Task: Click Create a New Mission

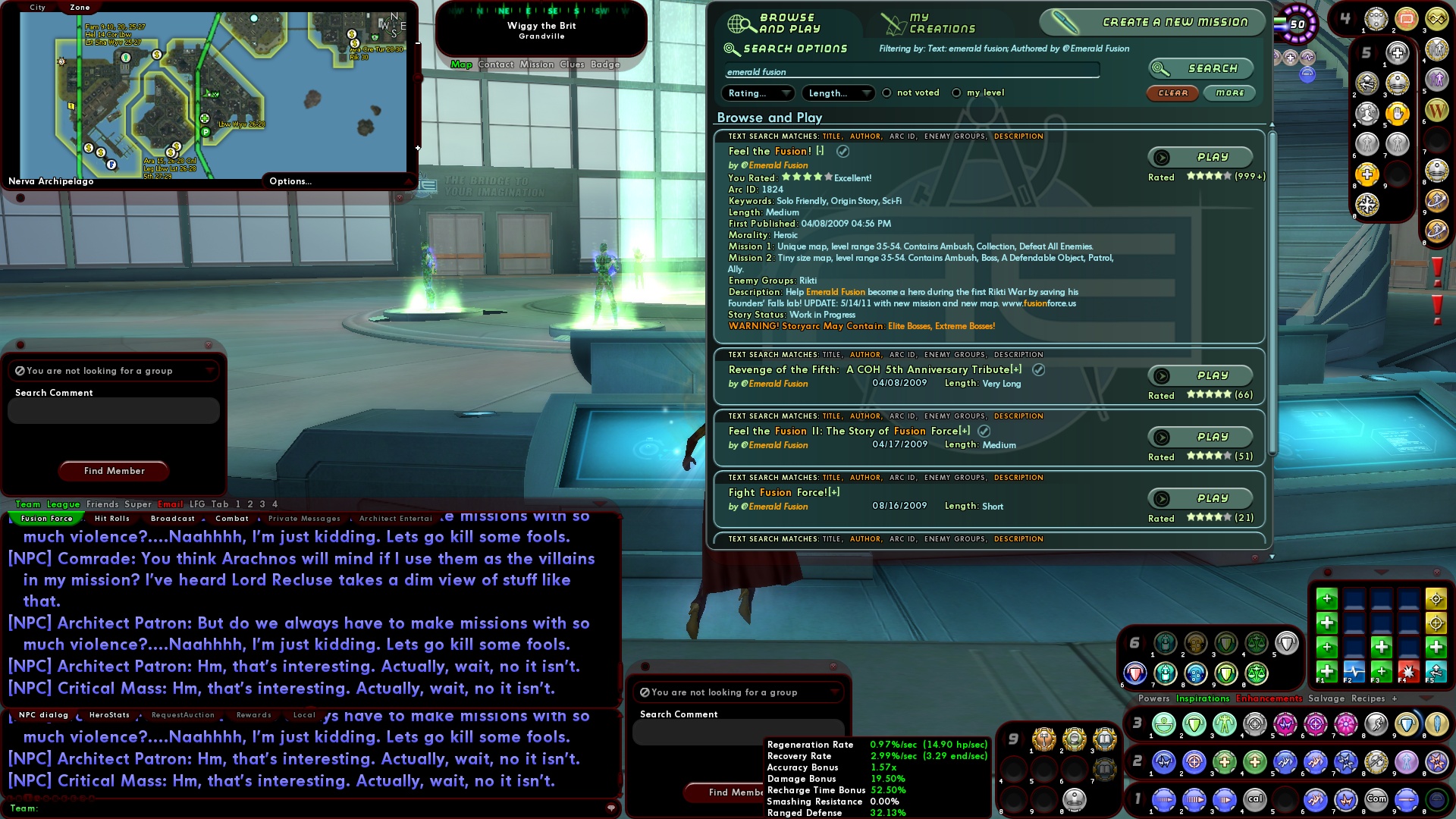Action: (x=1155, y=22)
